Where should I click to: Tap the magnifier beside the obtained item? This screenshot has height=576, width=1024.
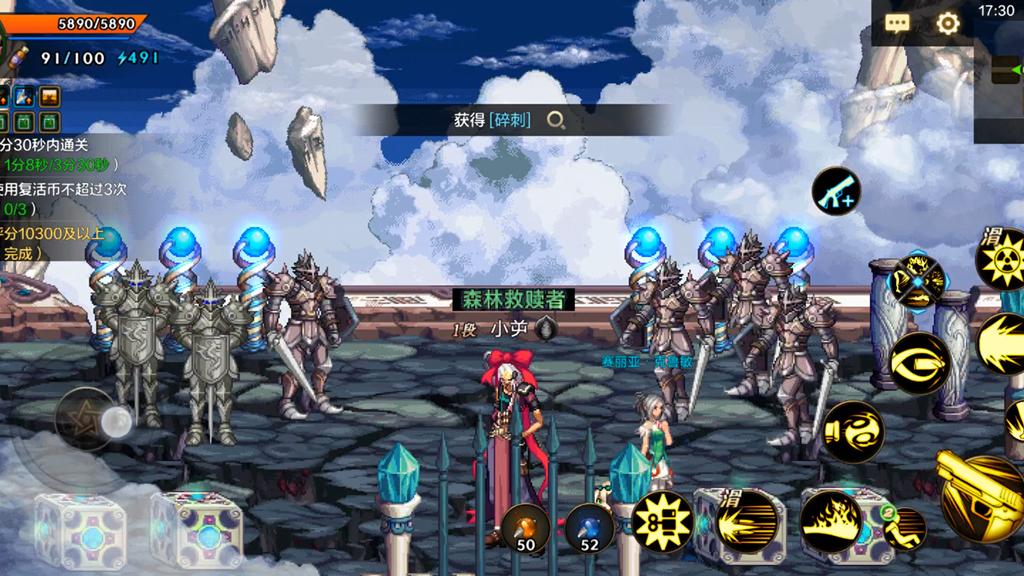point(556,120)
